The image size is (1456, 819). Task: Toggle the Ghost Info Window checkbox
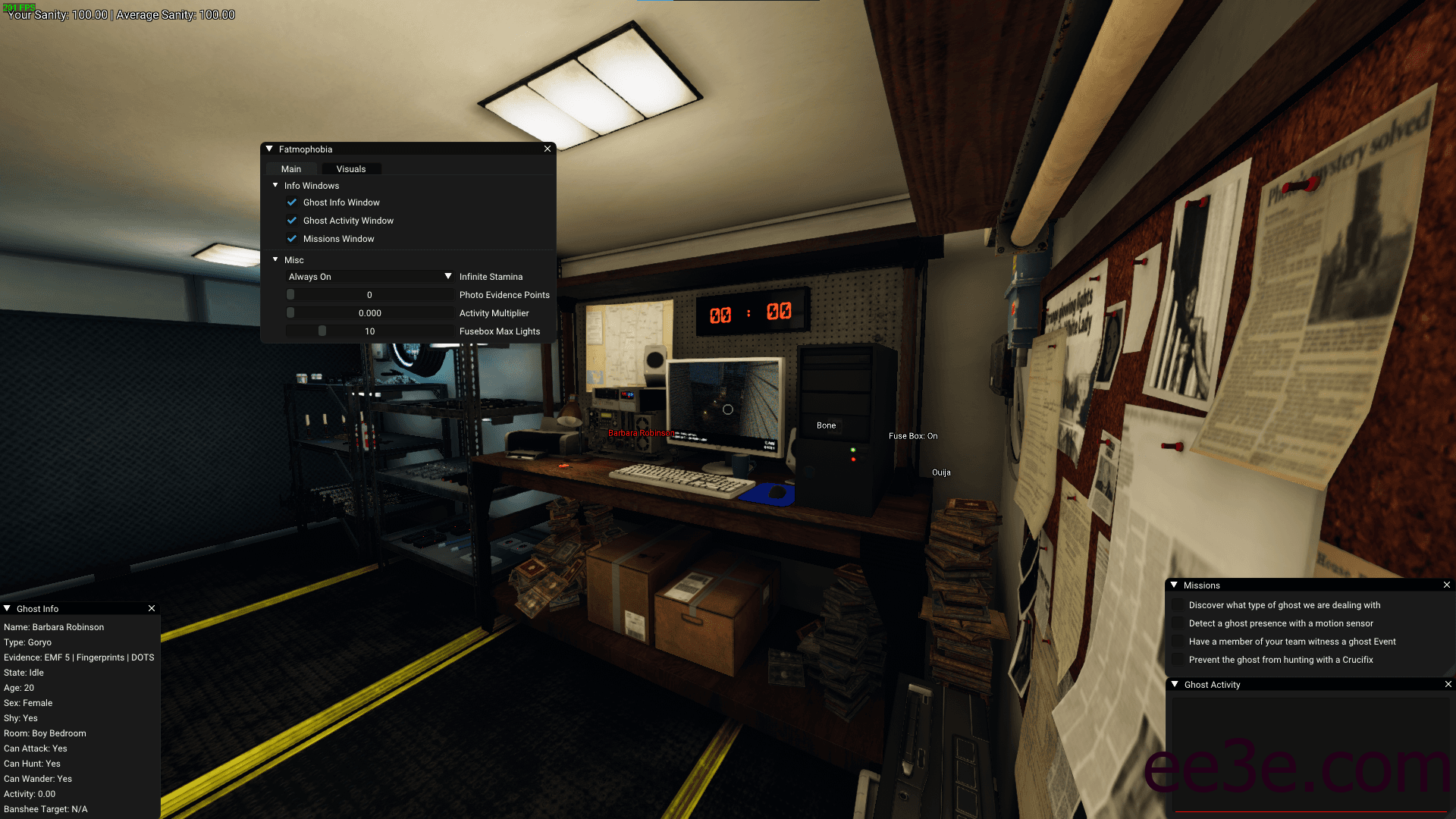(292, 202)
